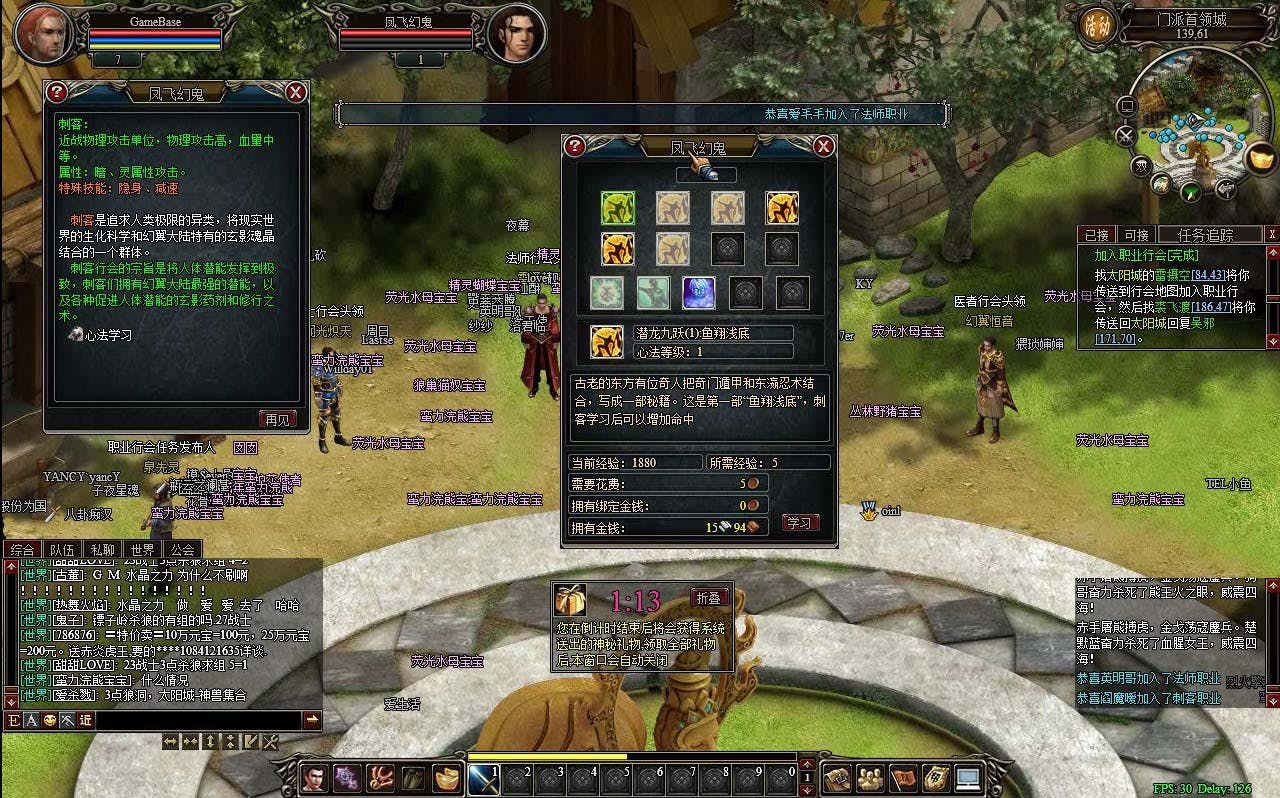
Task: Open the emoticon smiley picker in chat
Action: tap(49, 721)
